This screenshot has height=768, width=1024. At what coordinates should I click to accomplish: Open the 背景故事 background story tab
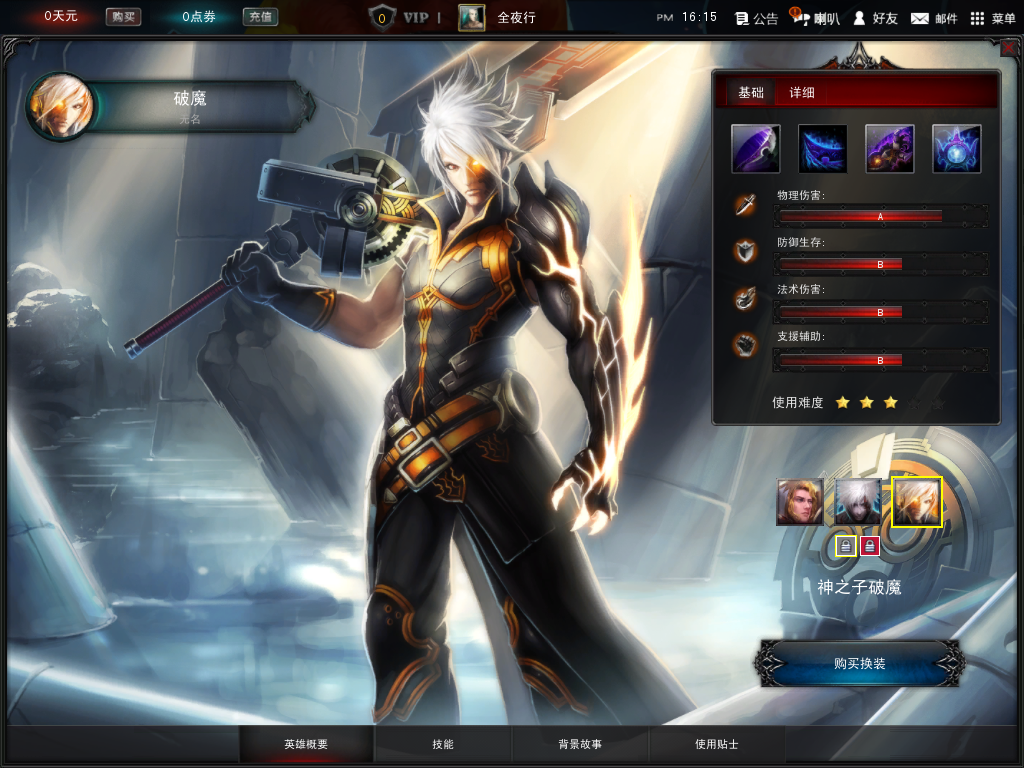(580, 745)
